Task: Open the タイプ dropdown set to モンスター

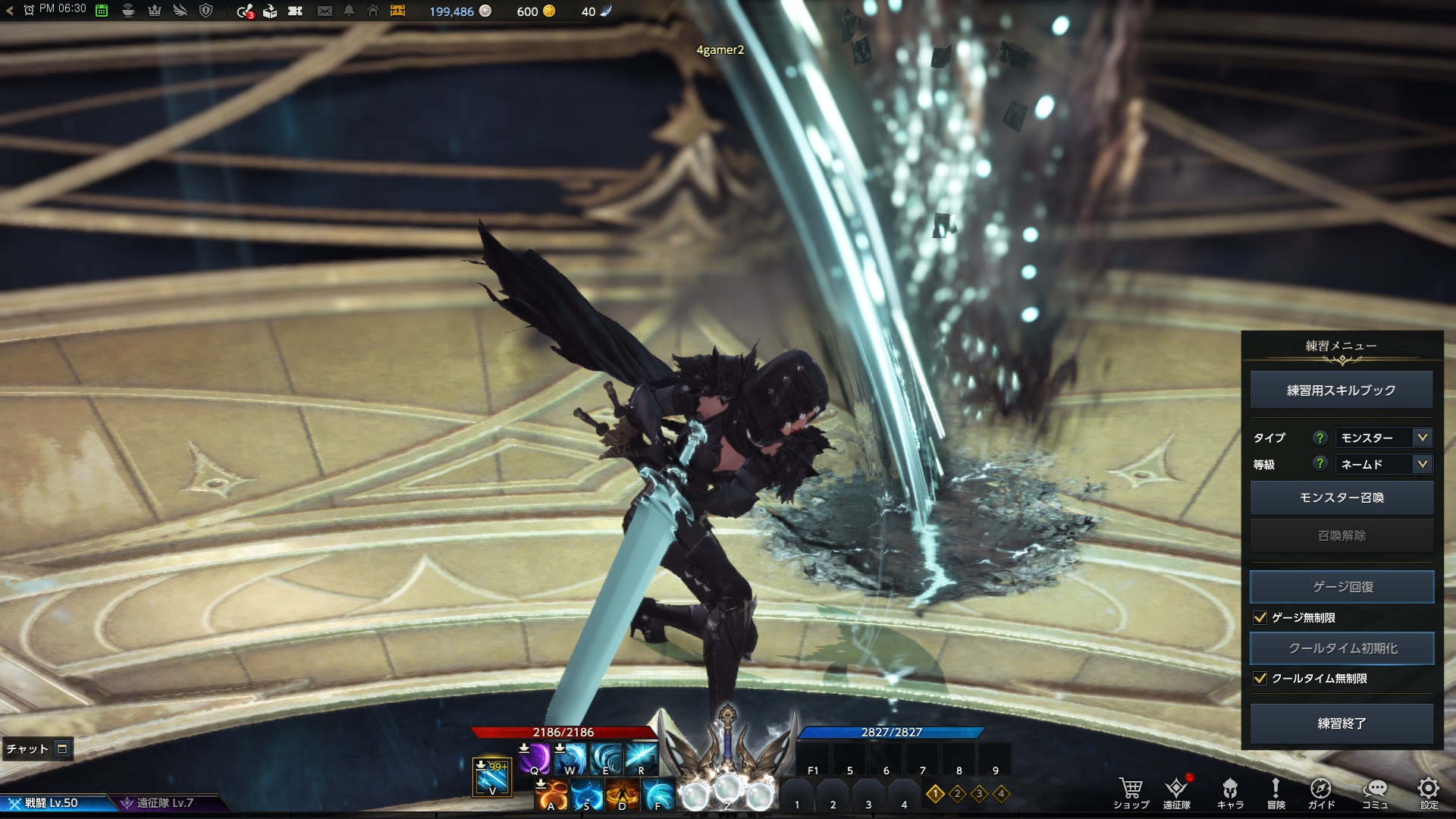Action: [x=1383, y=438]
